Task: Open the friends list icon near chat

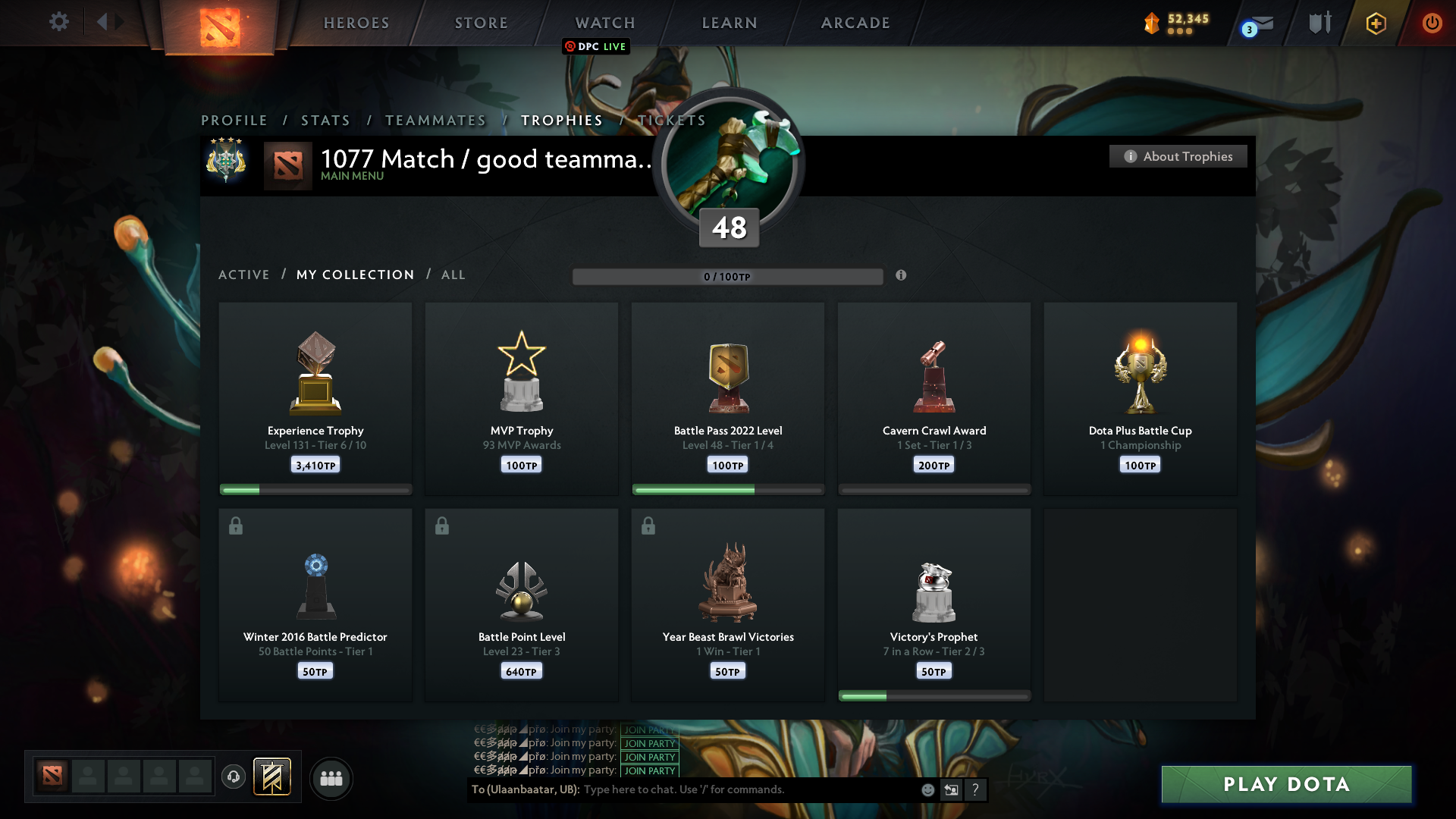Action: tap(331, 778)
